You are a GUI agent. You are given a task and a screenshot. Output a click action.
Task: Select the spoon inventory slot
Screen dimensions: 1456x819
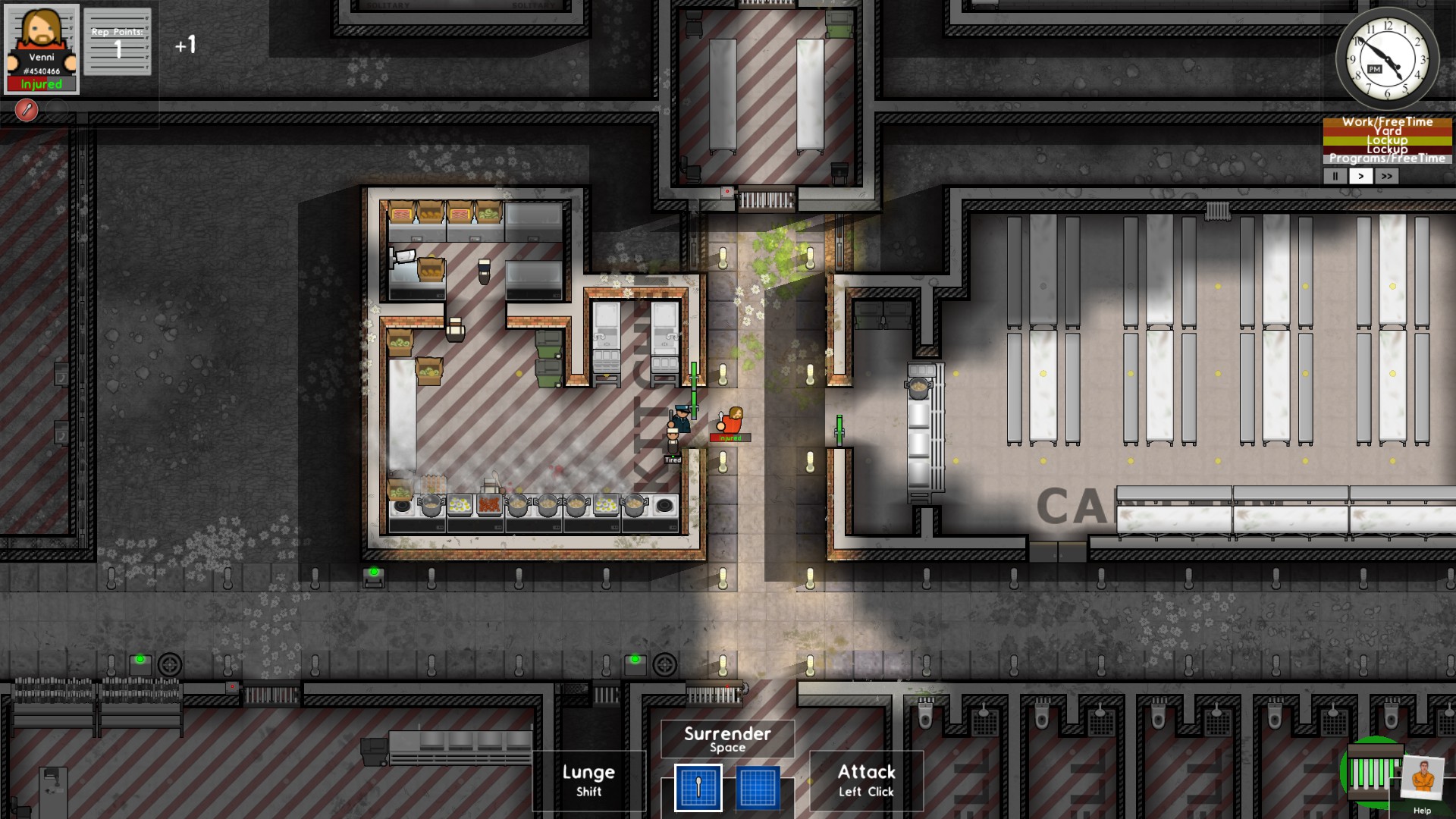tap(698, 787)
